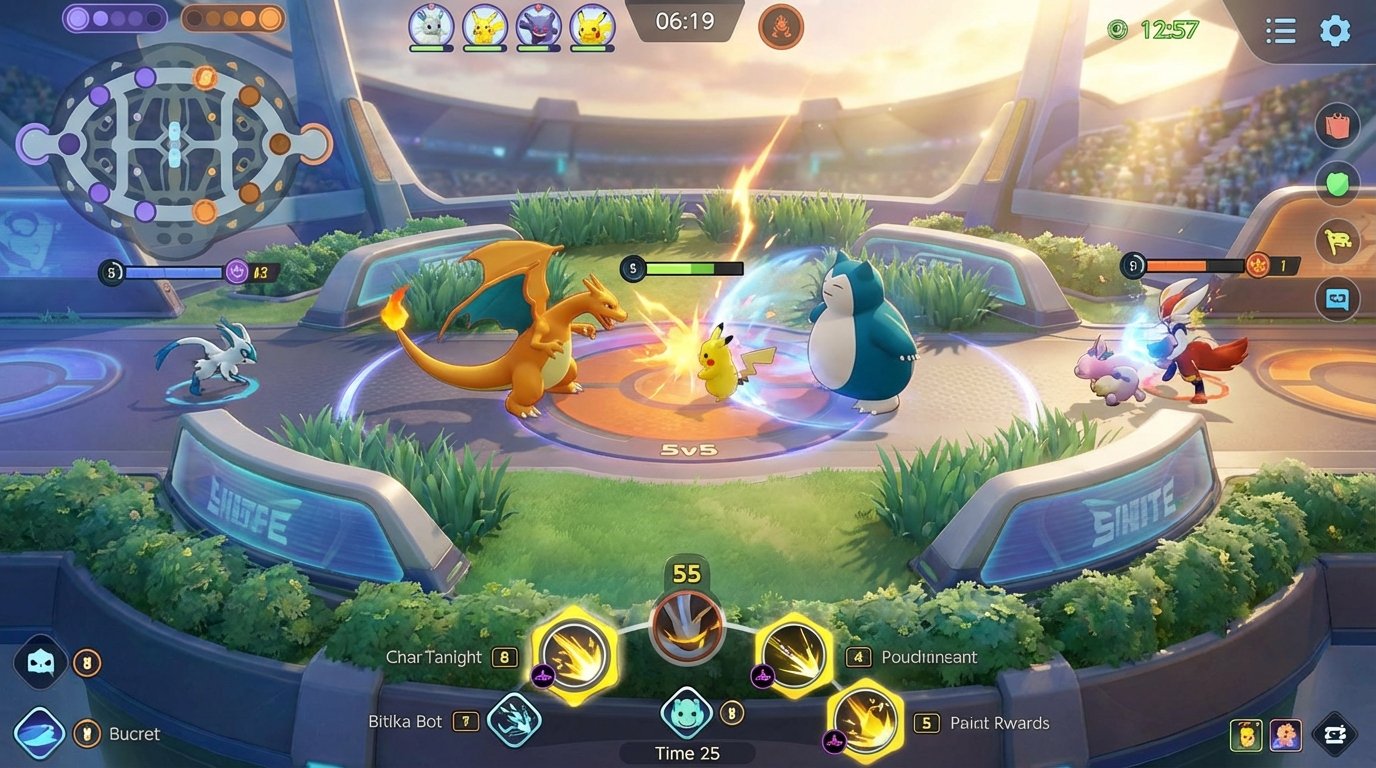Toggle the purple upgrade badge on Char Tanight
This screenshot has width=1376, height=768.
541,678
